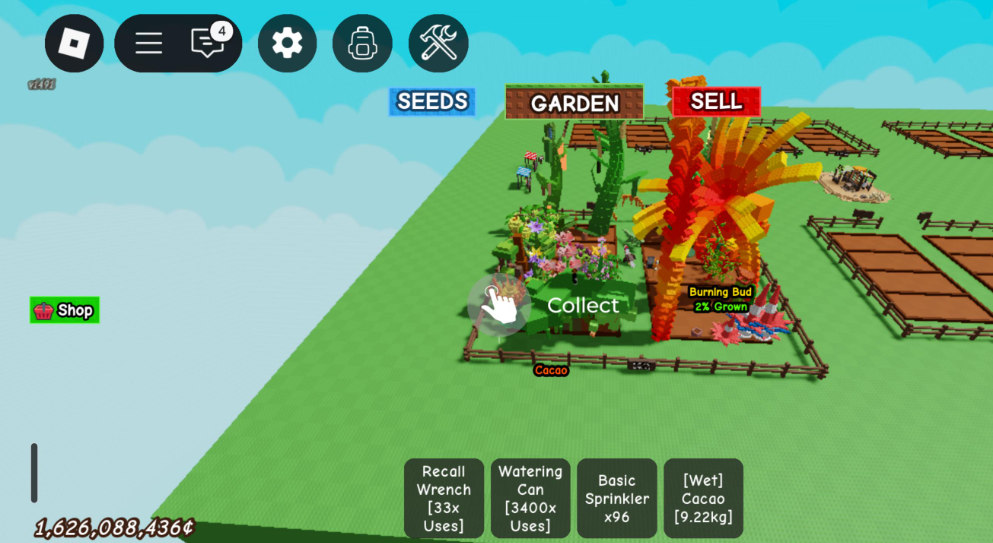Choose the red SELL button
The height and width of the screenshot is (543, 993).
pyautogui.click(x=716, y=101)
